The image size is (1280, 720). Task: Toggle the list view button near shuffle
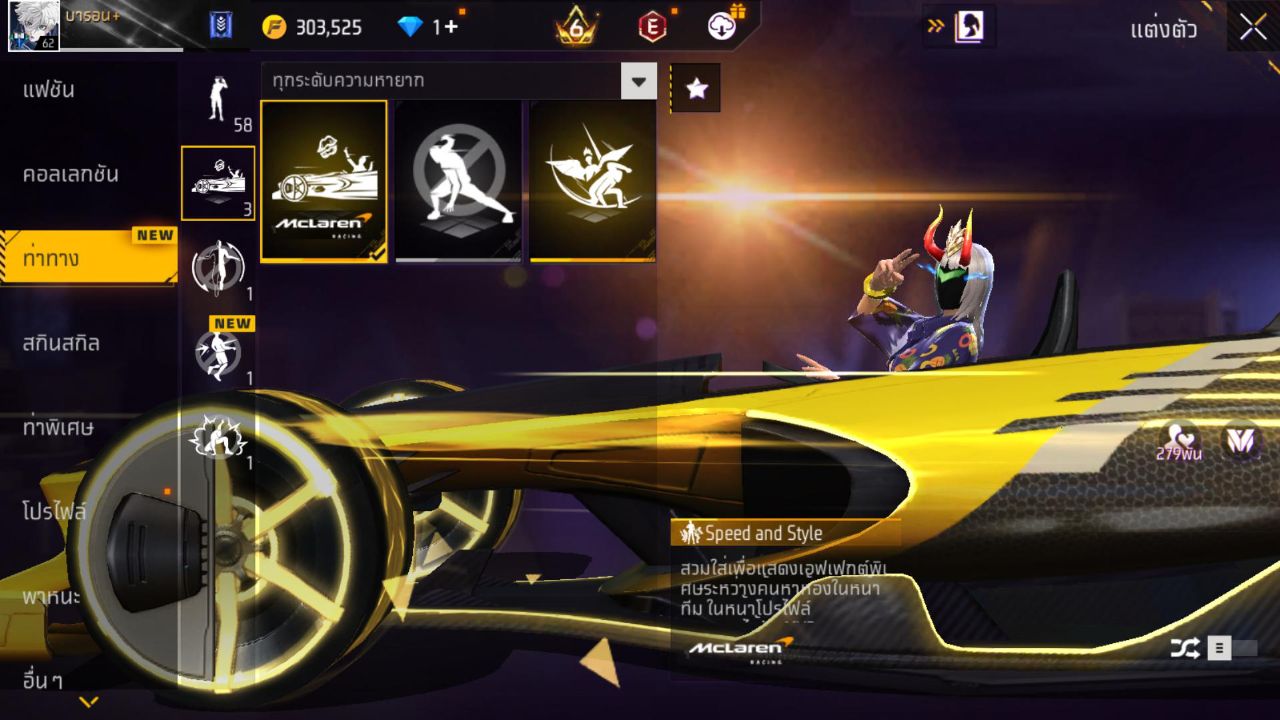click(x=1221, y=648)
